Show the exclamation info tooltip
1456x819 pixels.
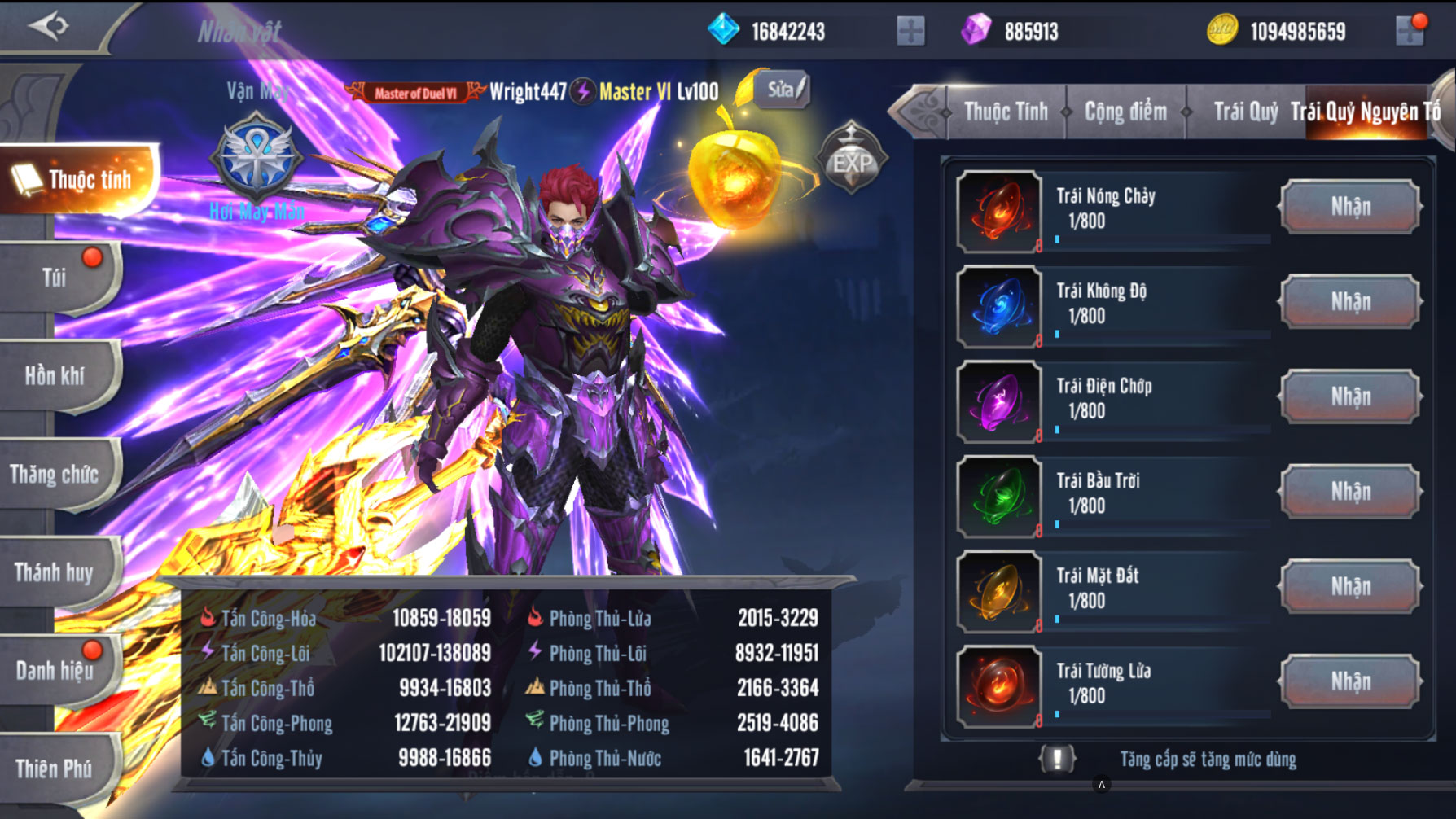coord(1057,759)
